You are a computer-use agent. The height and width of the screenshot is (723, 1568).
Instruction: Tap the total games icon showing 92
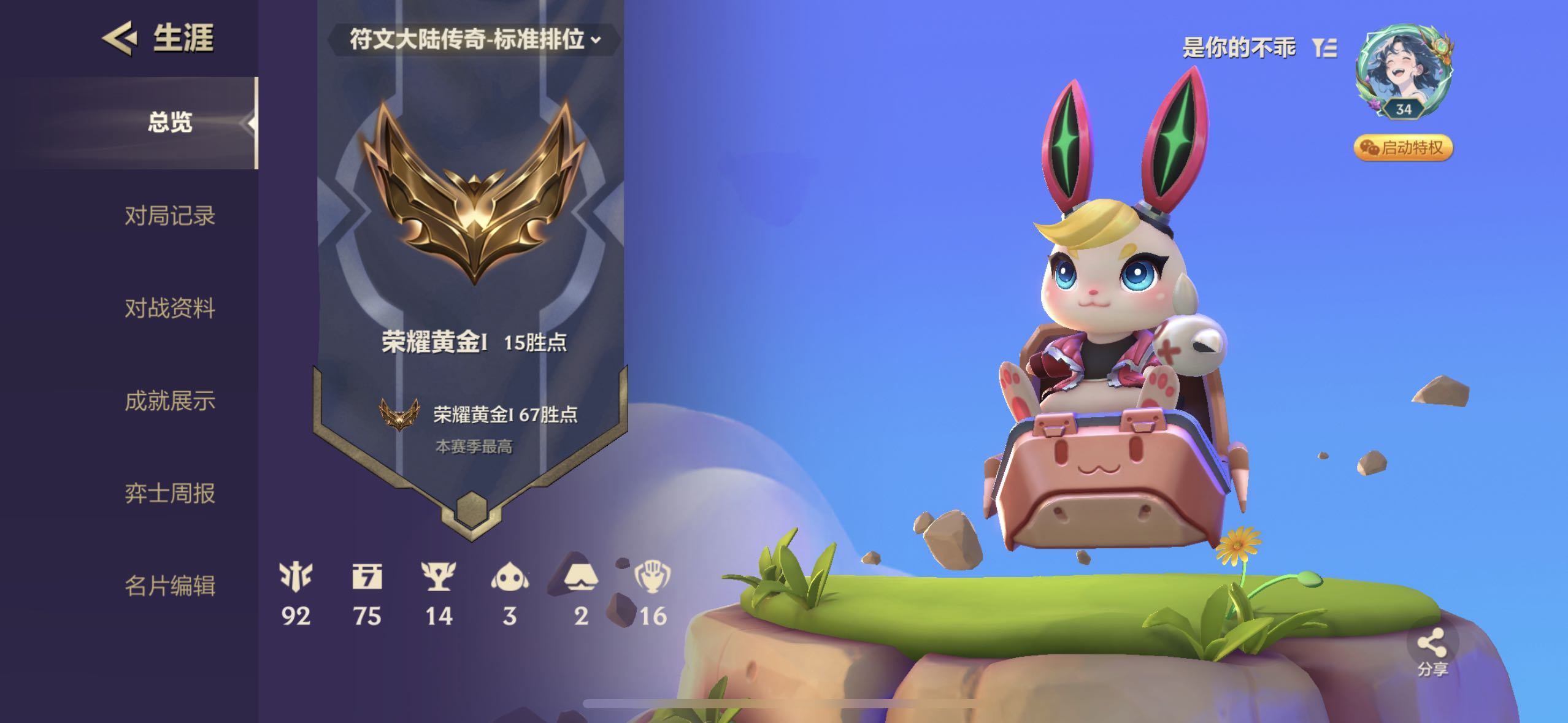click(x=296, y=578)
